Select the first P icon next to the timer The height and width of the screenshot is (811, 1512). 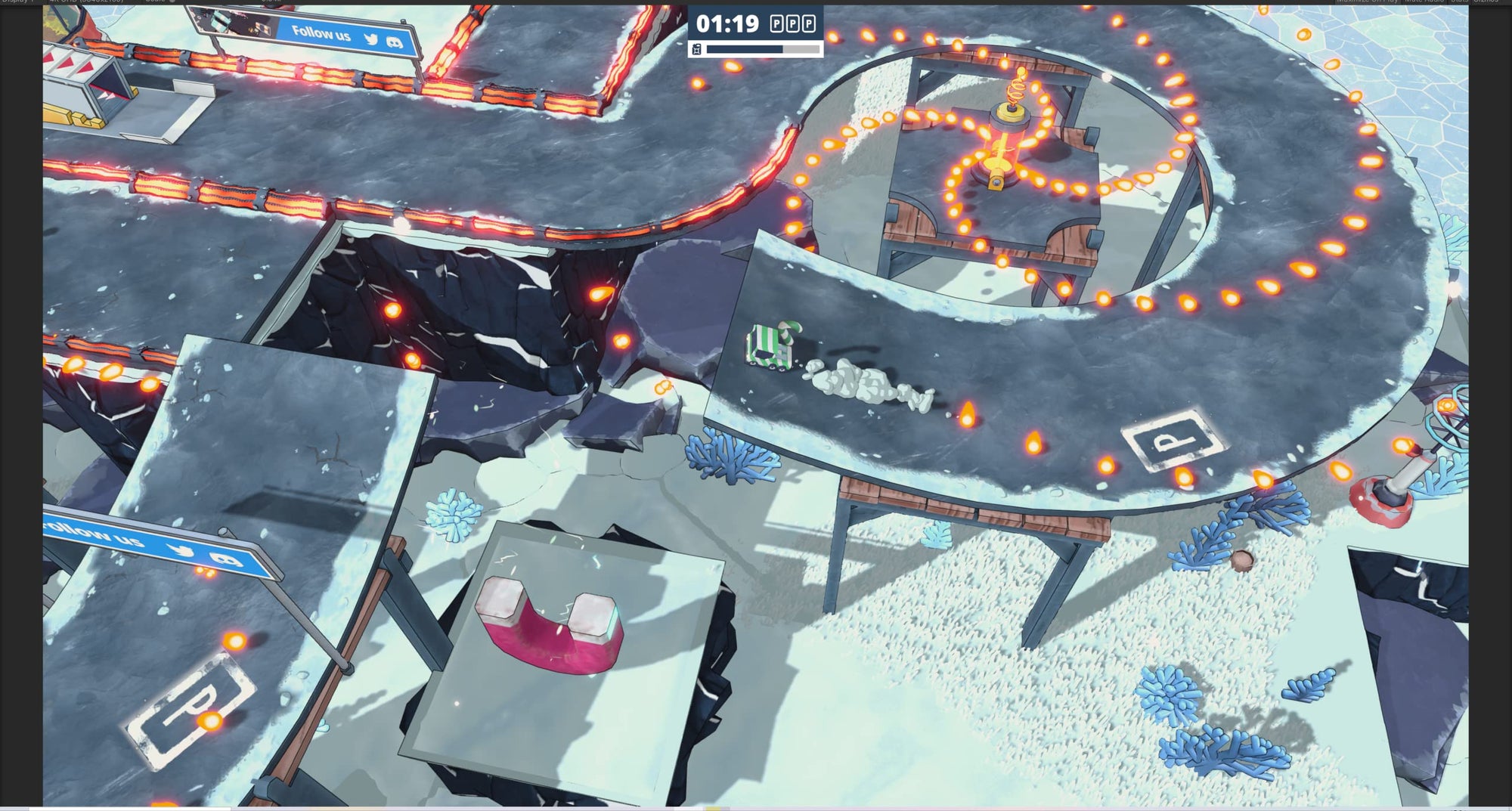pos(776,23)
